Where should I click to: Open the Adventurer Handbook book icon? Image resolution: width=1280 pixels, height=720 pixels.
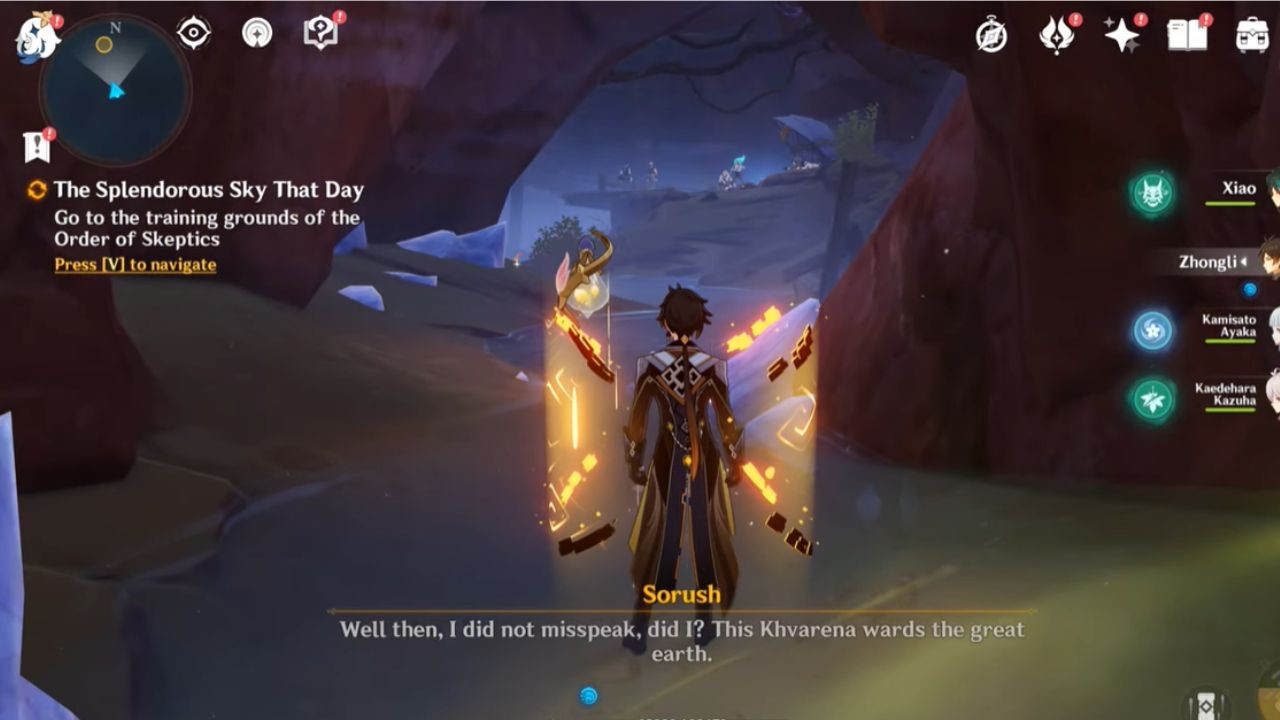click(1187, 34)
